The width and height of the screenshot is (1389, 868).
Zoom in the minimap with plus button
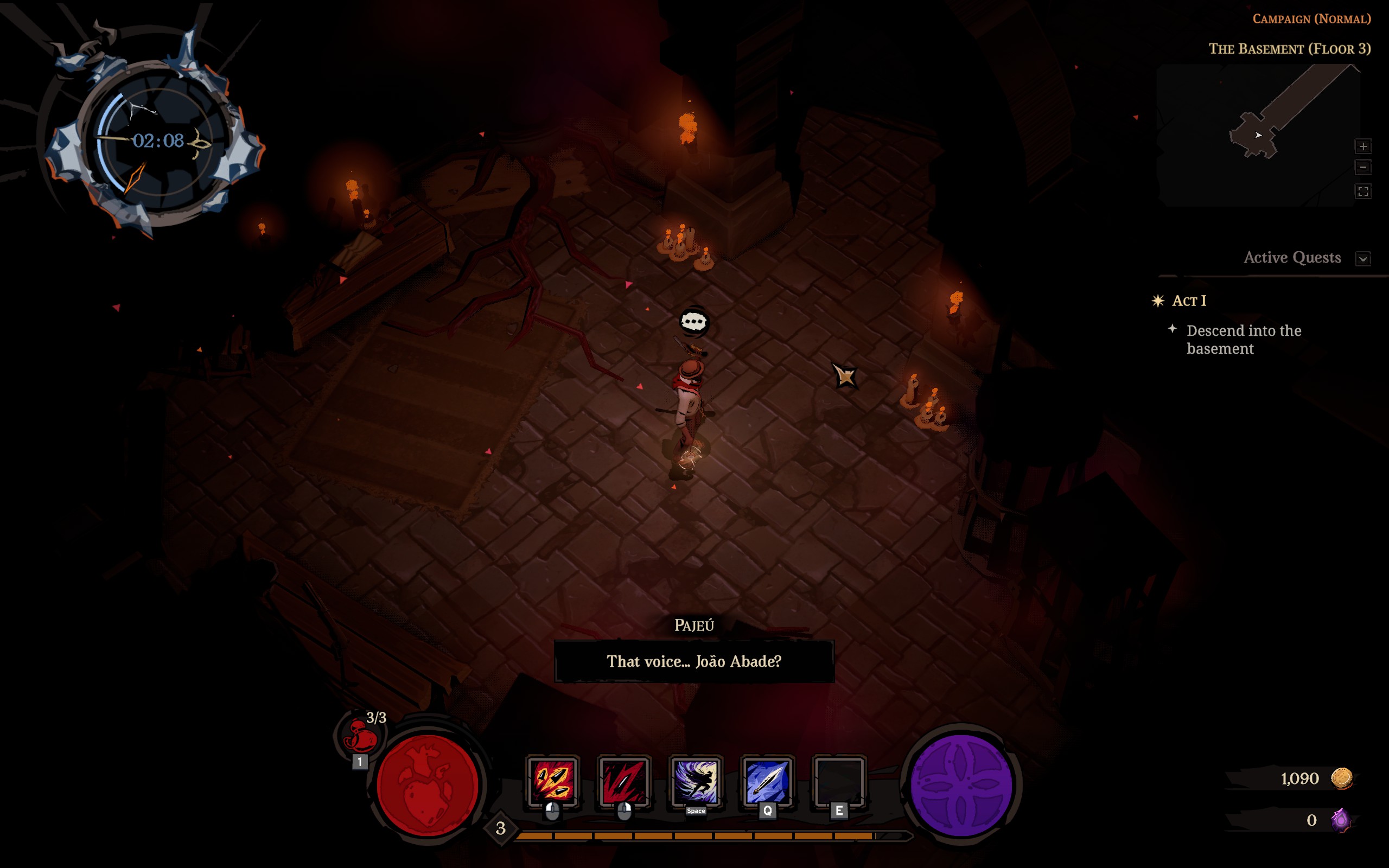[x=1363, y=146]
